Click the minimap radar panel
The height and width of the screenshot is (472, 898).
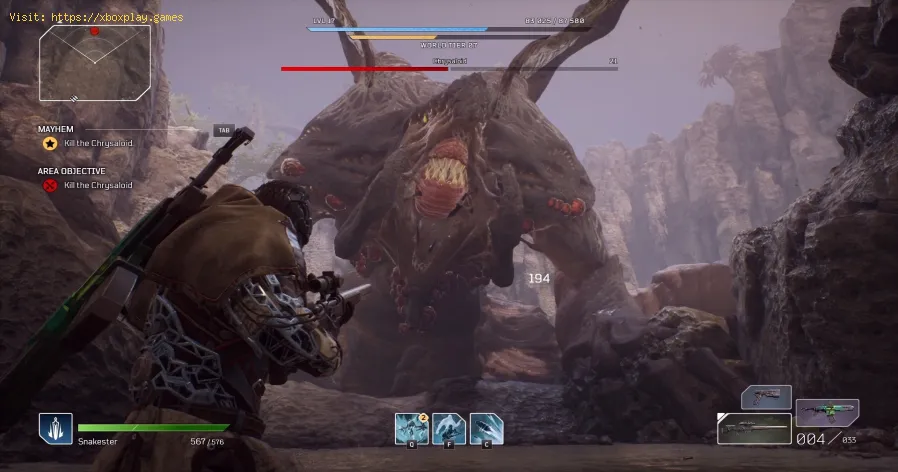pos(95,62)
